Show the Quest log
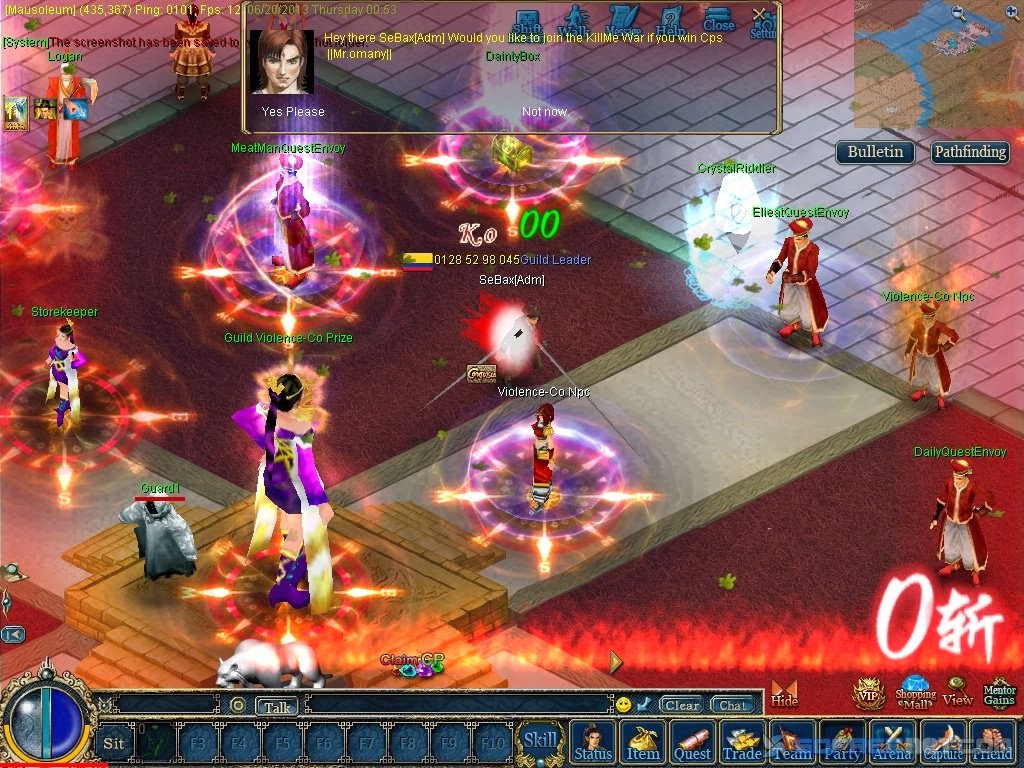 pos(692,743)
